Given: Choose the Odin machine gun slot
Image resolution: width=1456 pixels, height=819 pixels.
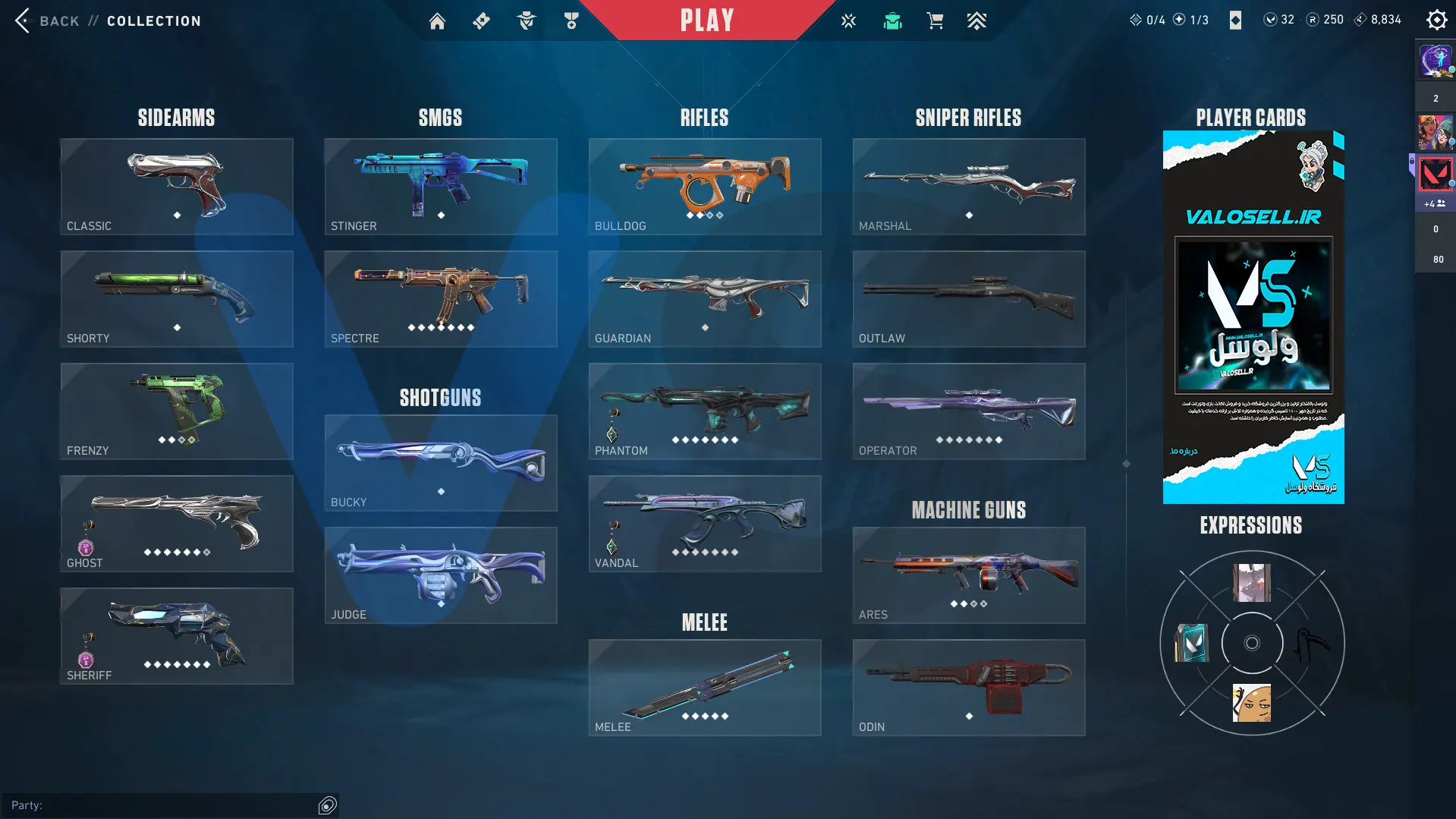Looking at the screenshot, I should (x=969, y=688).
